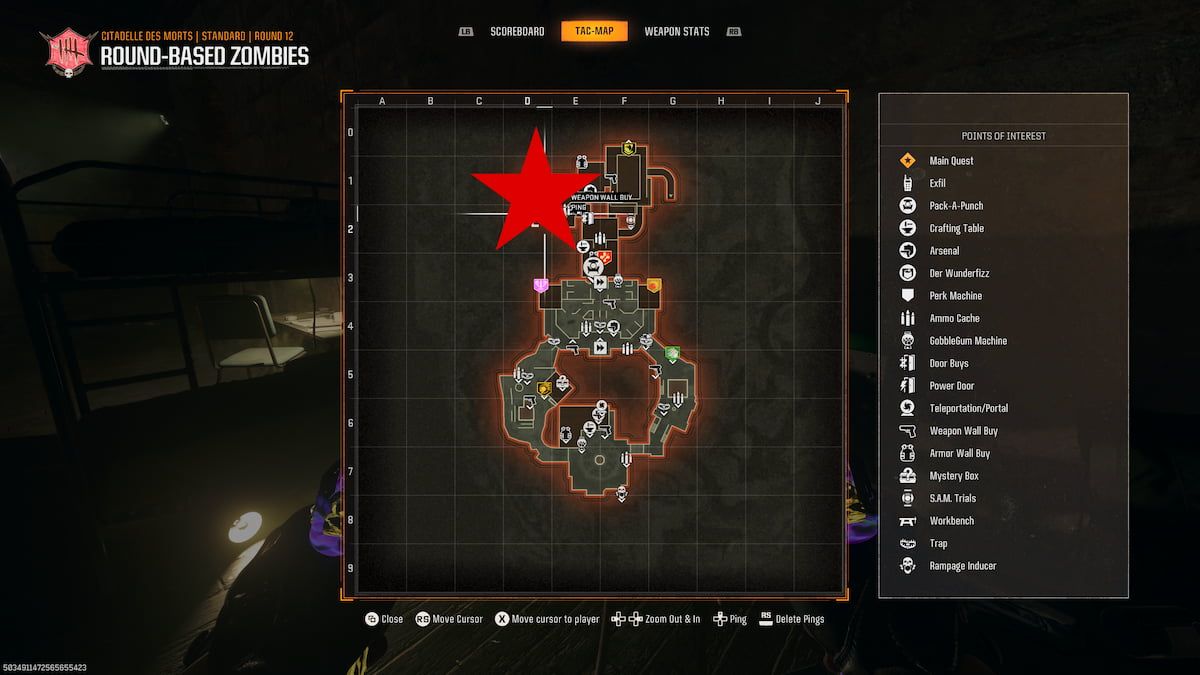Select Mystery Box legend entry
The height and width of the screenshot is (675, 1200).
955,476
